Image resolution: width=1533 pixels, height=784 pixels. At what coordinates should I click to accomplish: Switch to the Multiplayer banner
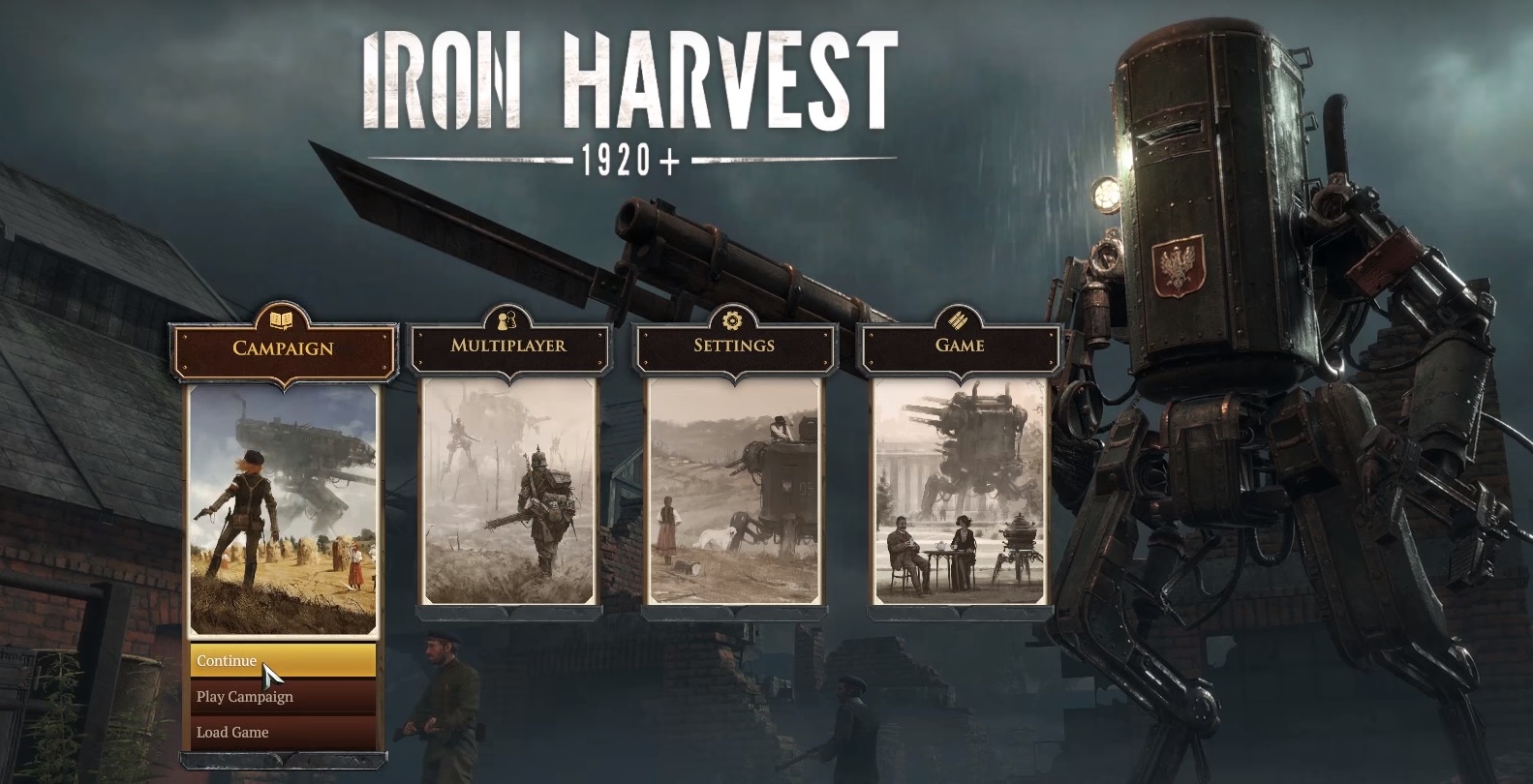508,347
